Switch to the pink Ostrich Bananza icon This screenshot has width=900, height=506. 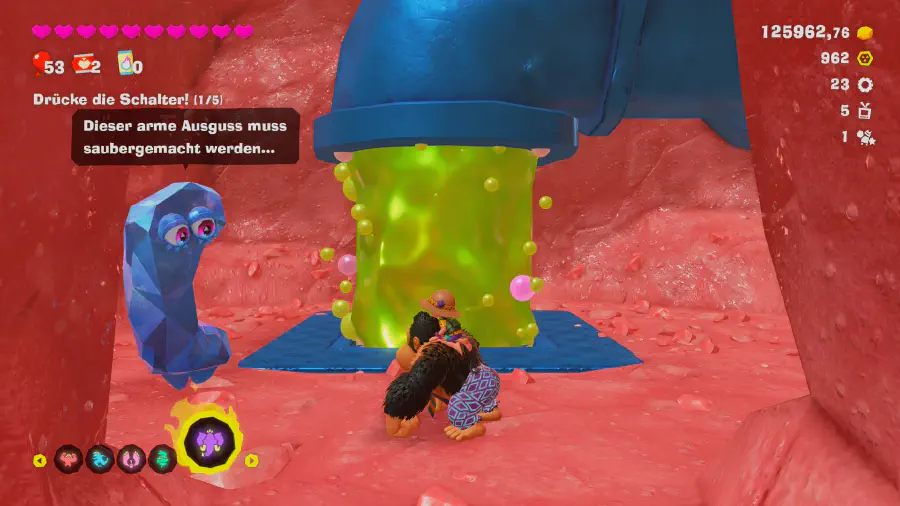pos(132,459)
